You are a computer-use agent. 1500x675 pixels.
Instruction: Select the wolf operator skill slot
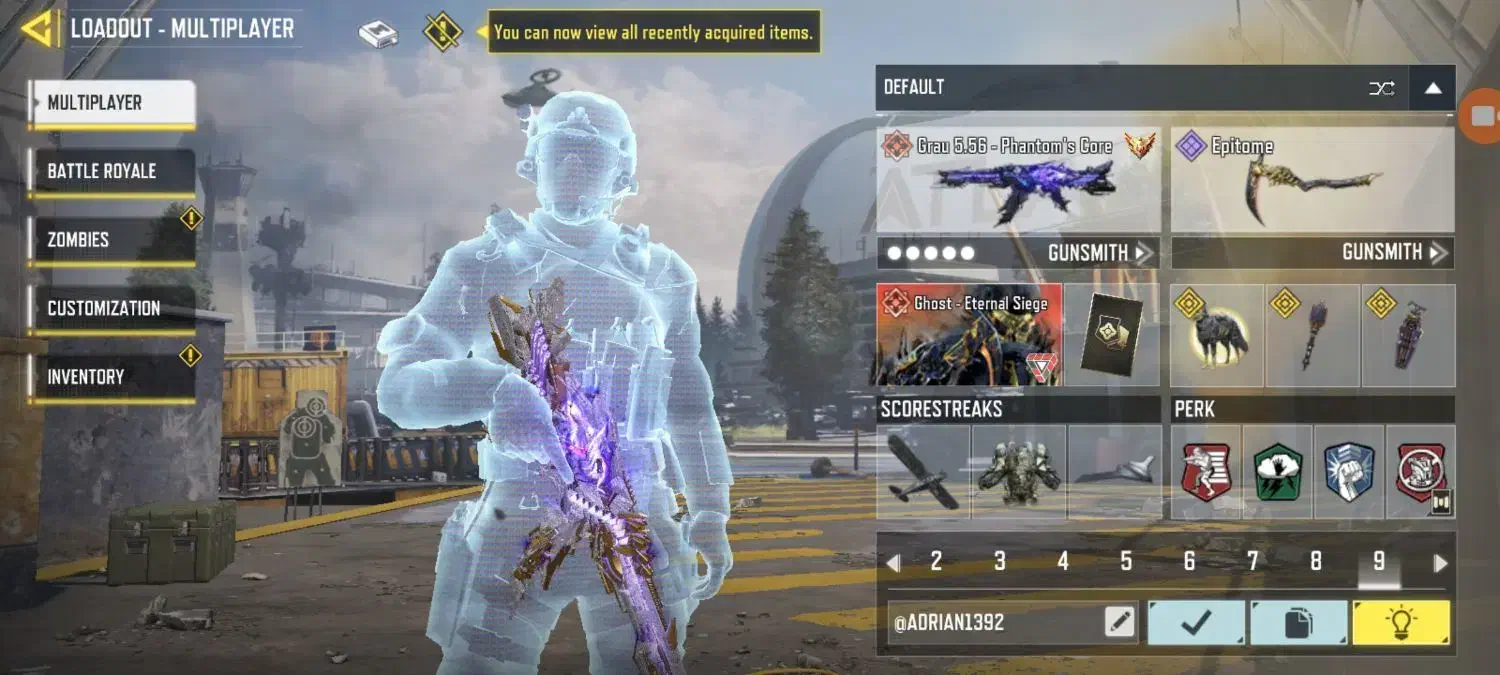point(1217,336)
